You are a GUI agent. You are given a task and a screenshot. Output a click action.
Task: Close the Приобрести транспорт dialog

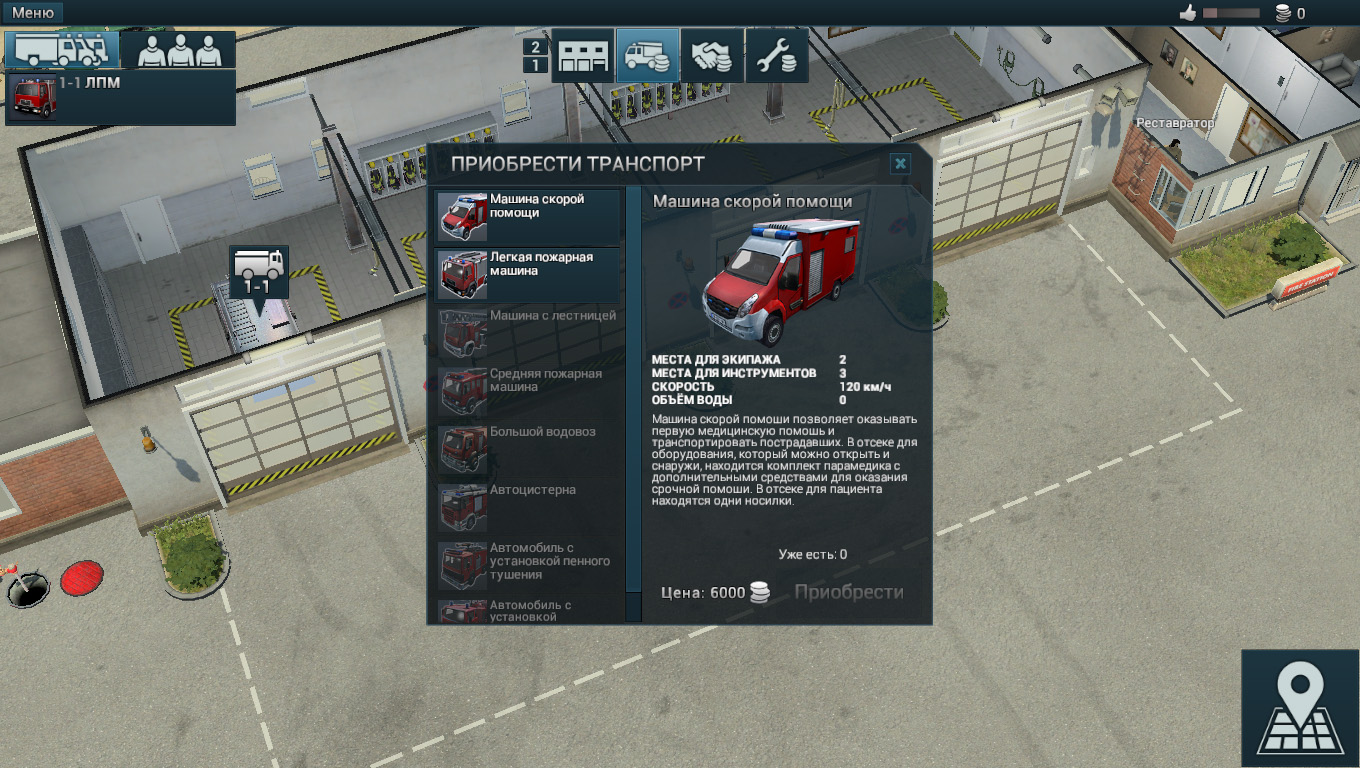point(900,163)
